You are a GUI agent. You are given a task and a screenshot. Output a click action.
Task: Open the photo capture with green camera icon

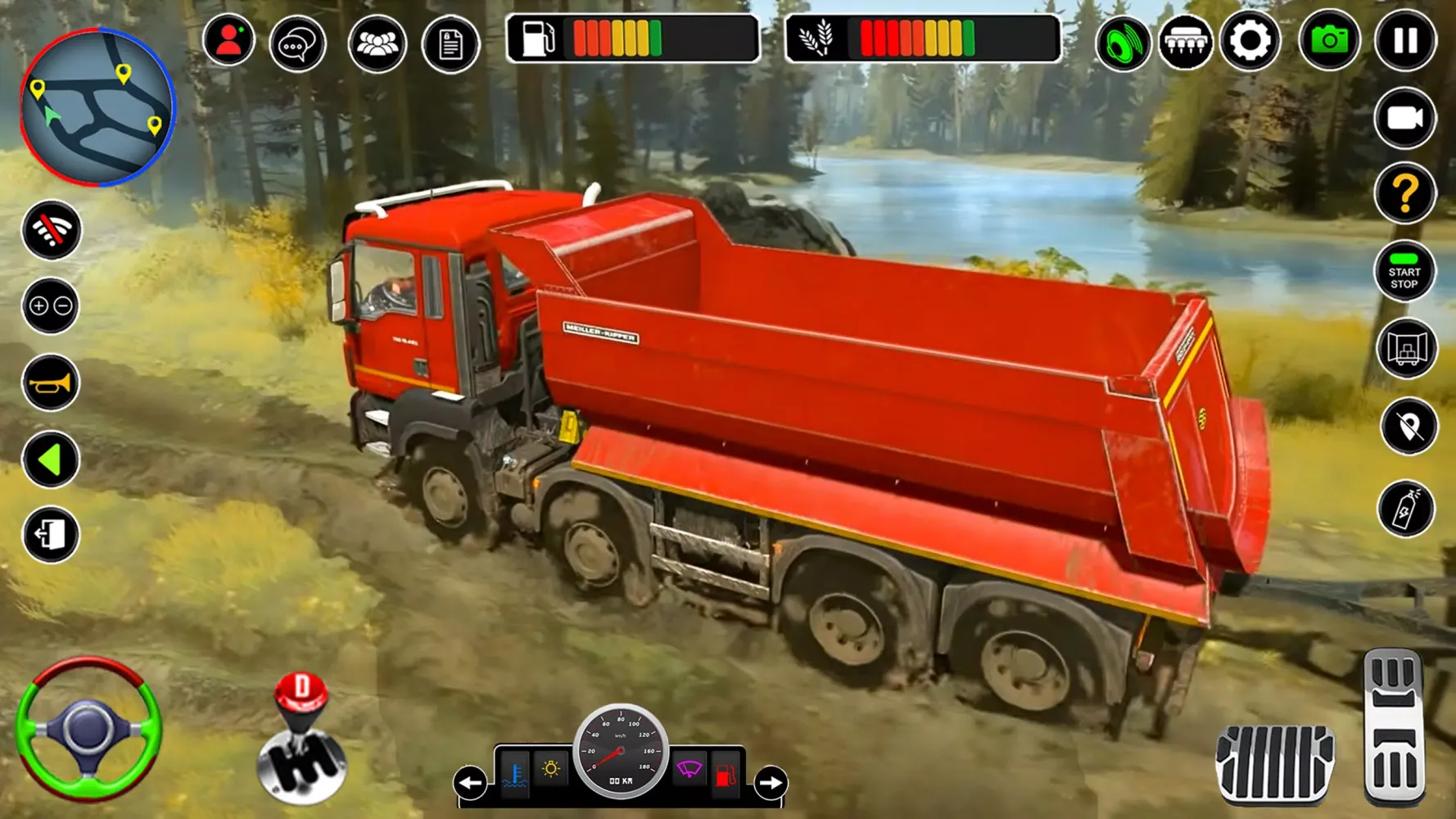(1329, 41)
